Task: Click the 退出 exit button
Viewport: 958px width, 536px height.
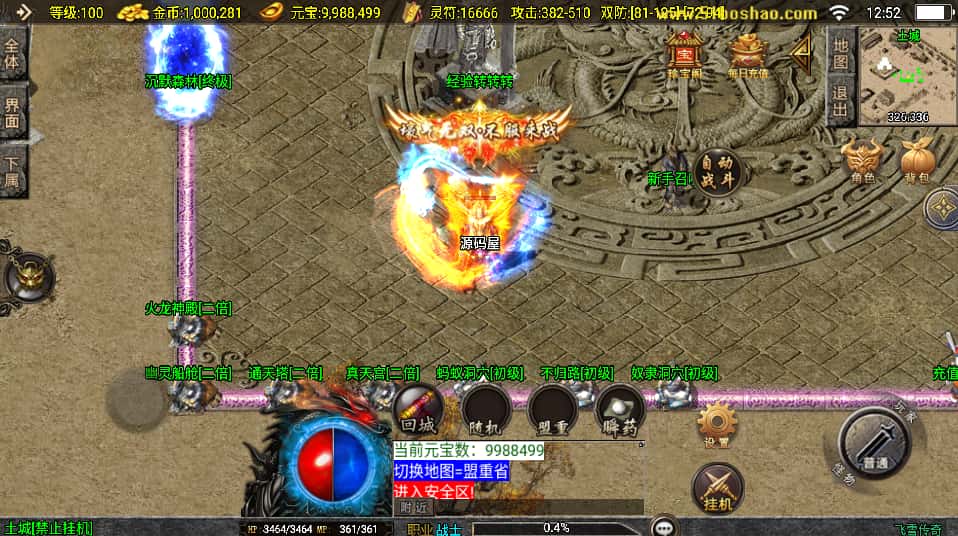Action: pos(841,100)
